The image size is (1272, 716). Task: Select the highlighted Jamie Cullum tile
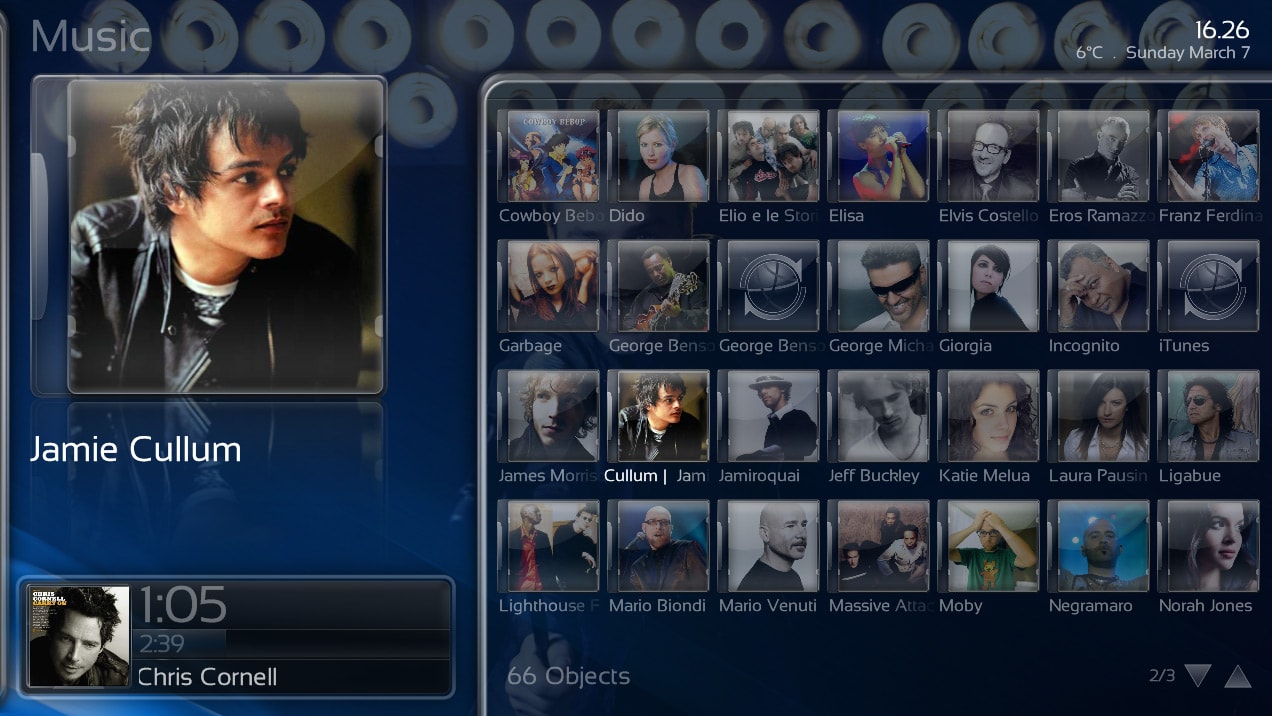coord(663,416)
